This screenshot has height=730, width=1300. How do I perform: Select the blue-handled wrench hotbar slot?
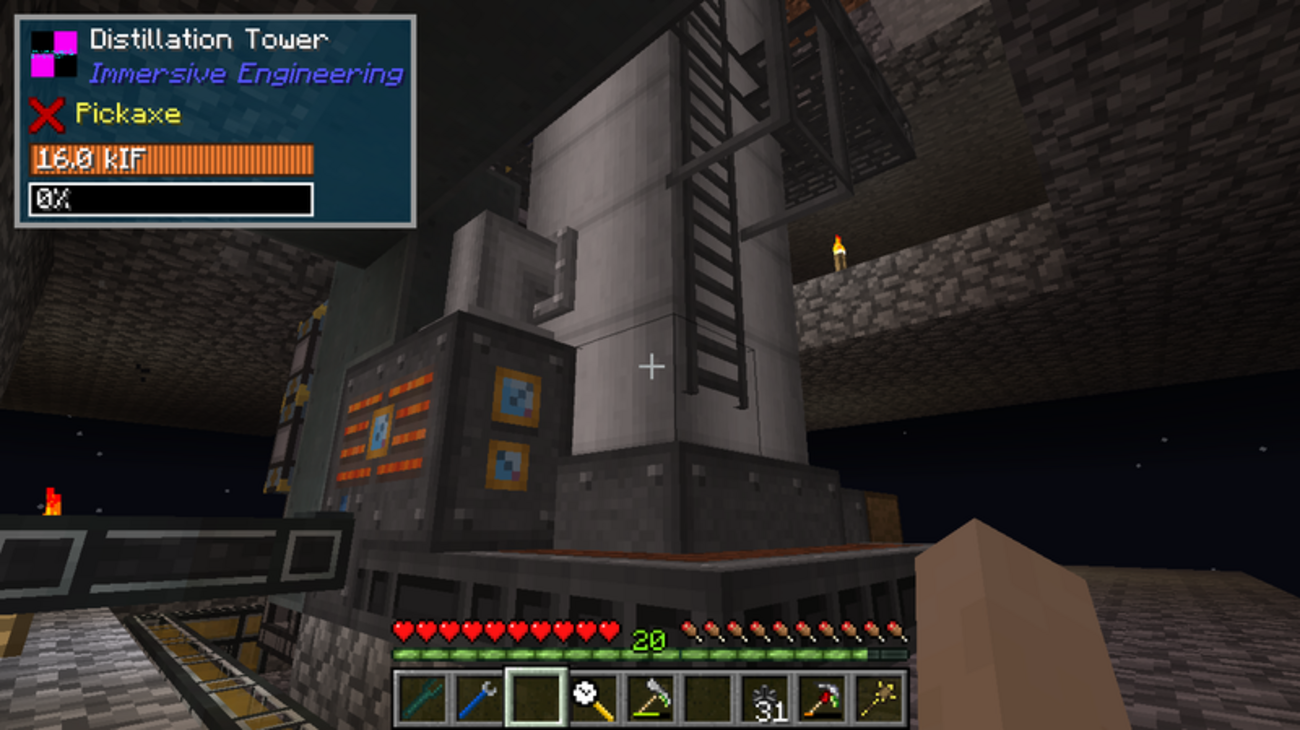tap(478, 697)
